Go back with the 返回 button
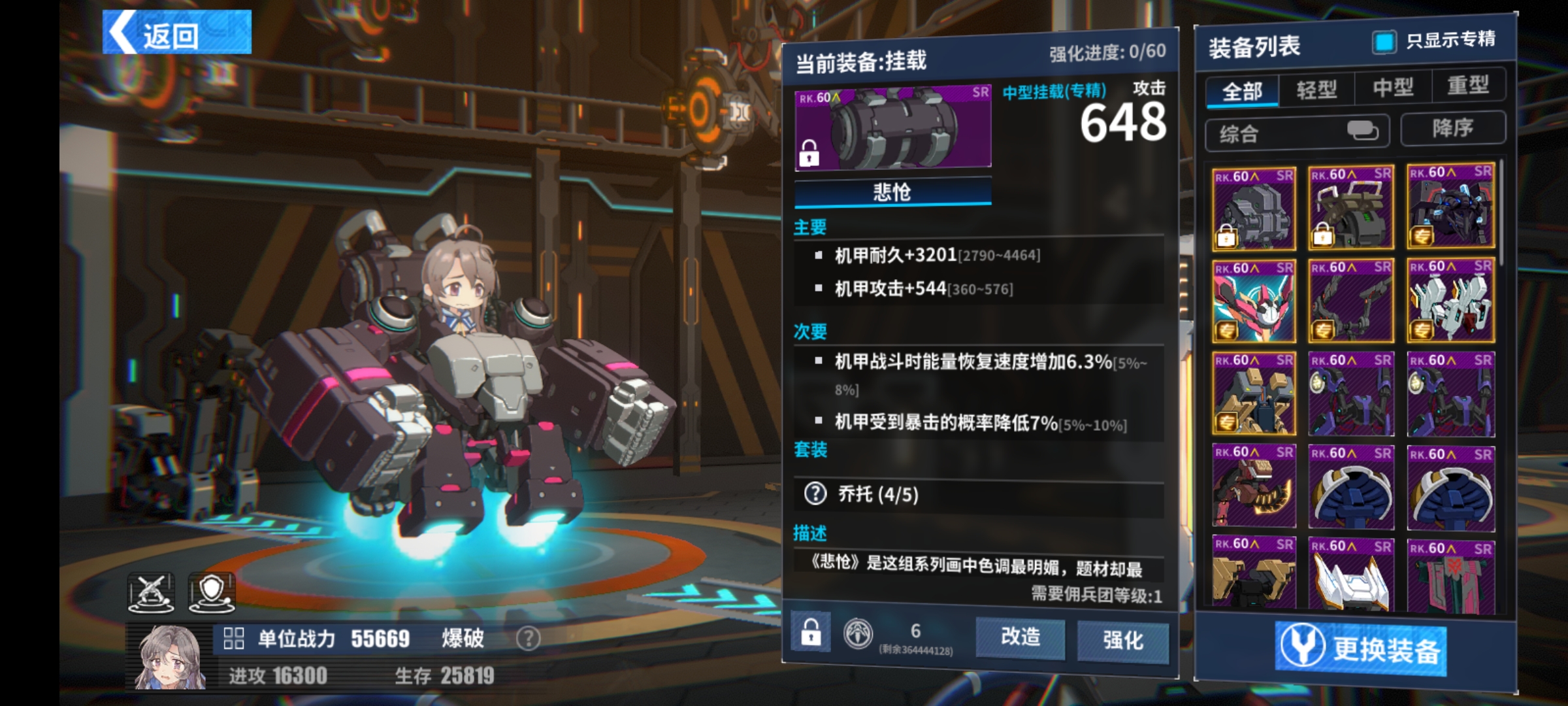Screen dimensions: 1568x706 (x=176, y=33)
